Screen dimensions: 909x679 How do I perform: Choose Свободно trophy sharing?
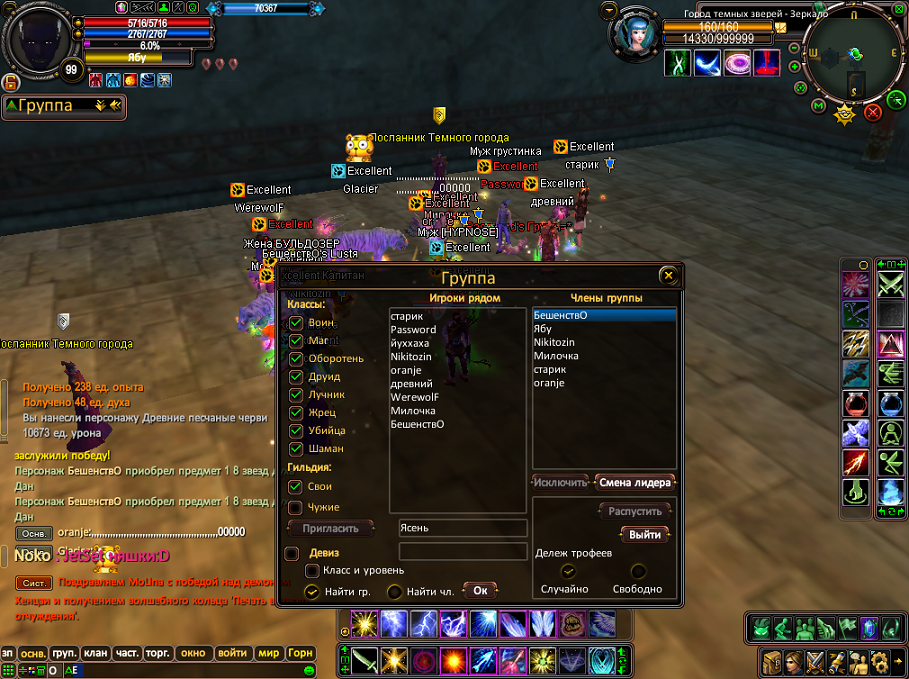[639, 572]
